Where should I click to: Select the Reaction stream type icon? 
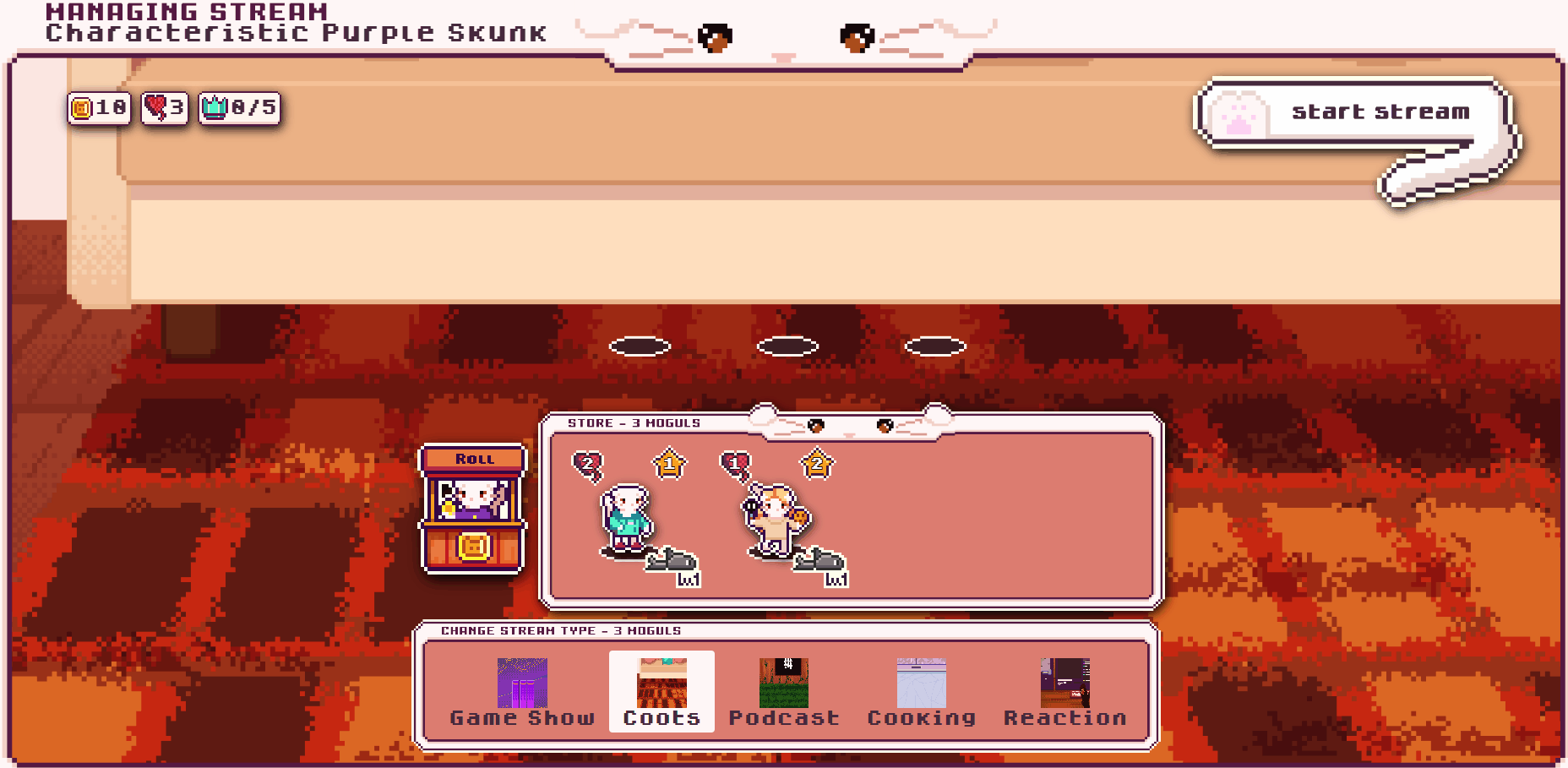pos(1064,684)
